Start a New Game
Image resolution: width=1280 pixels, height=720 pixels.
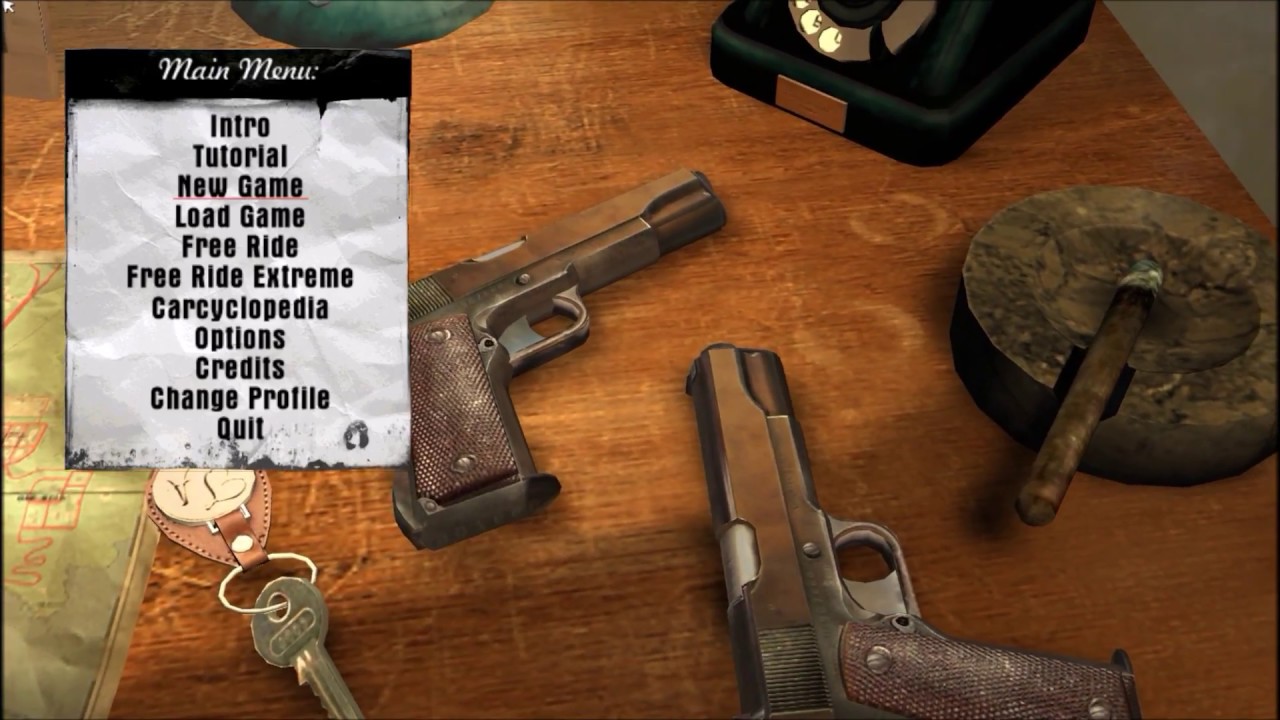pyautogui.click(x=240, y=186)
